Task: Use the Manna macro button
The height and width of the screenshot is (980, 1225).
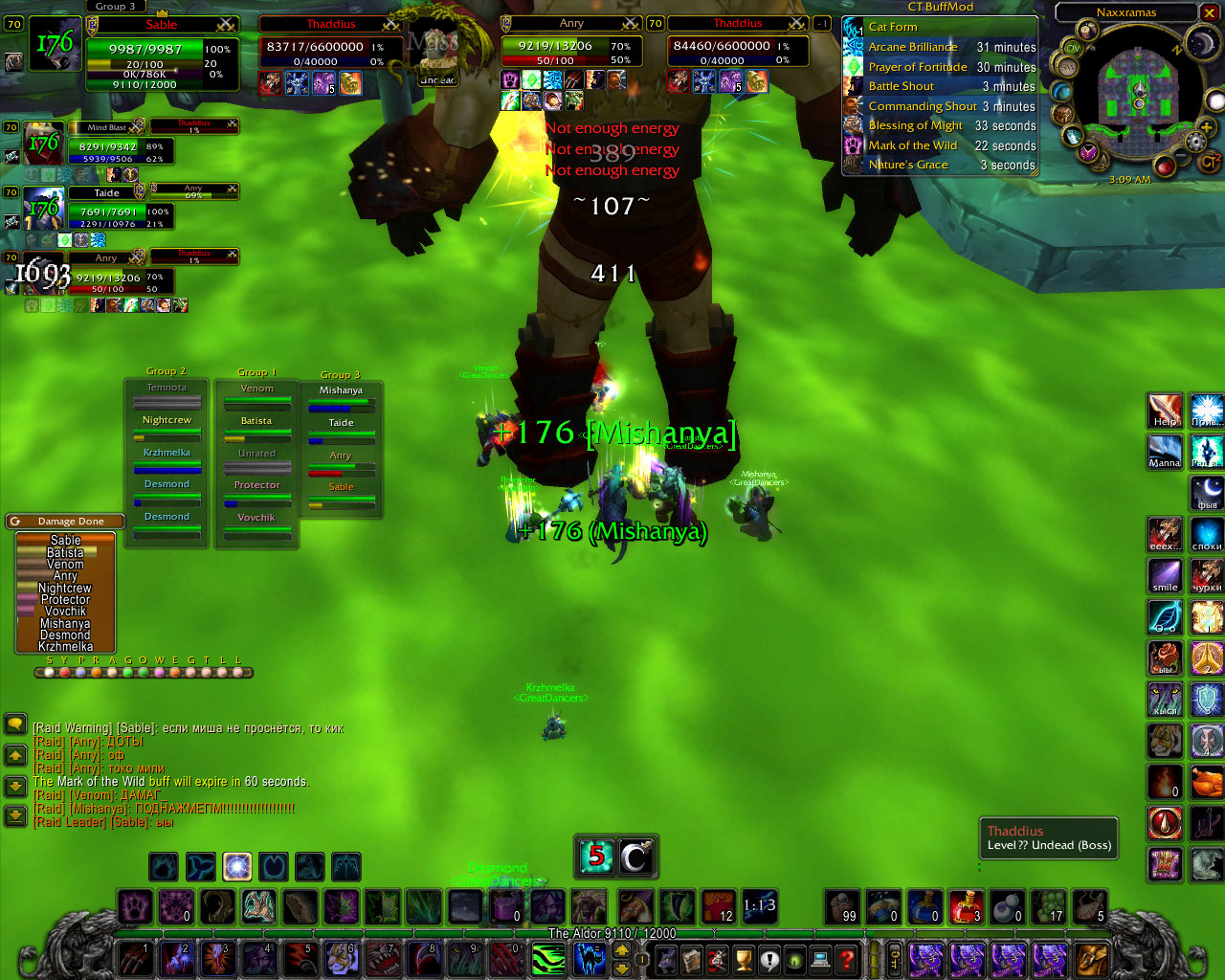Action: [1165, 452]
